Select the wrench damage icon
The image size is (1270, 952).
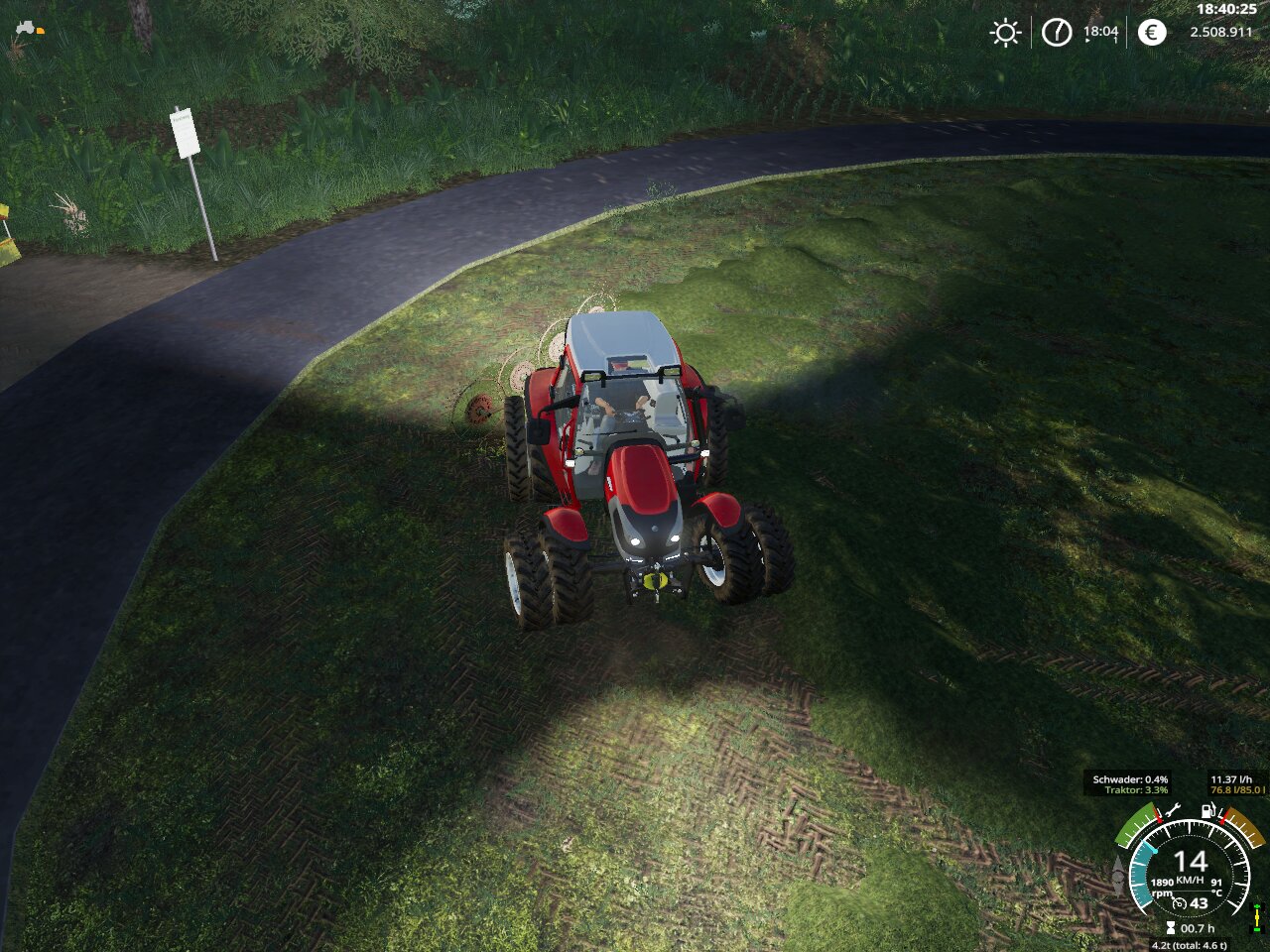(x=1173, y=810)
